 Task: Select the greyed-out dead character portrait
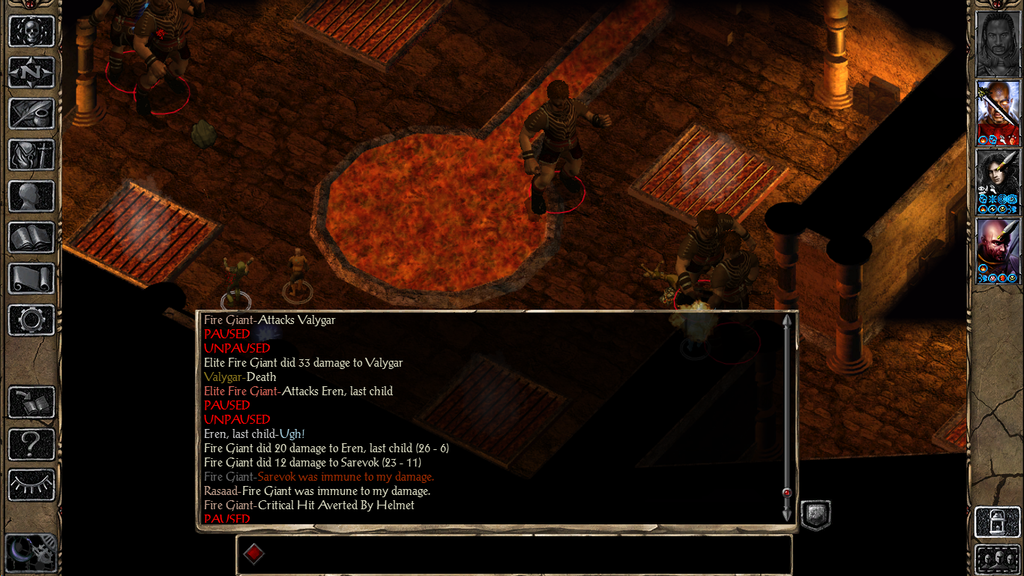click(x=997, y=42)
